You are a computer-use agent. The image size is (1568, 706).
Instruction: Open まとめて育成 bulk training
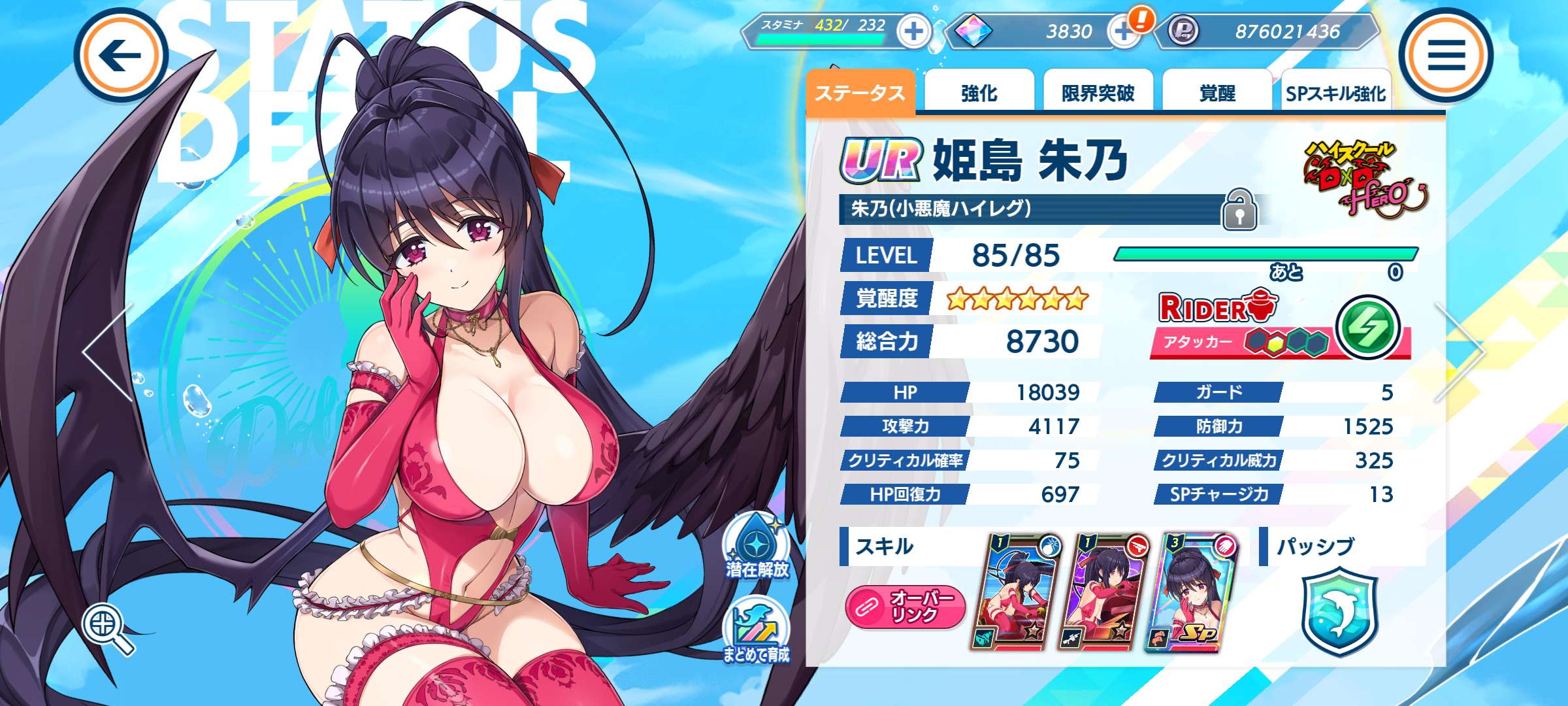757,631
